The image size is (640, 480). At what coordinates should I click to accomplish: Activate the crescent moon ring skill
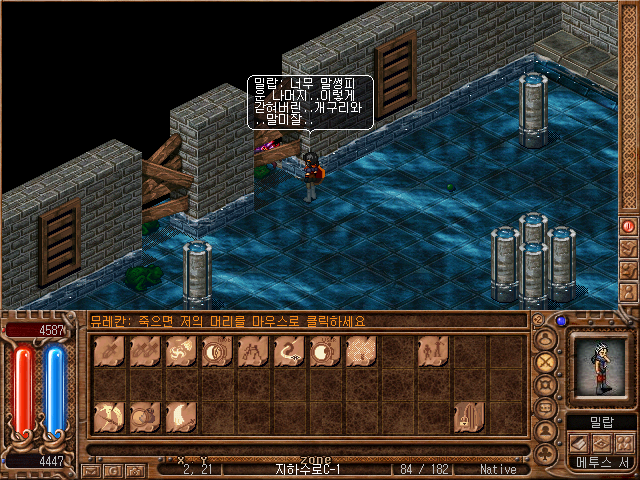[217, 351]
